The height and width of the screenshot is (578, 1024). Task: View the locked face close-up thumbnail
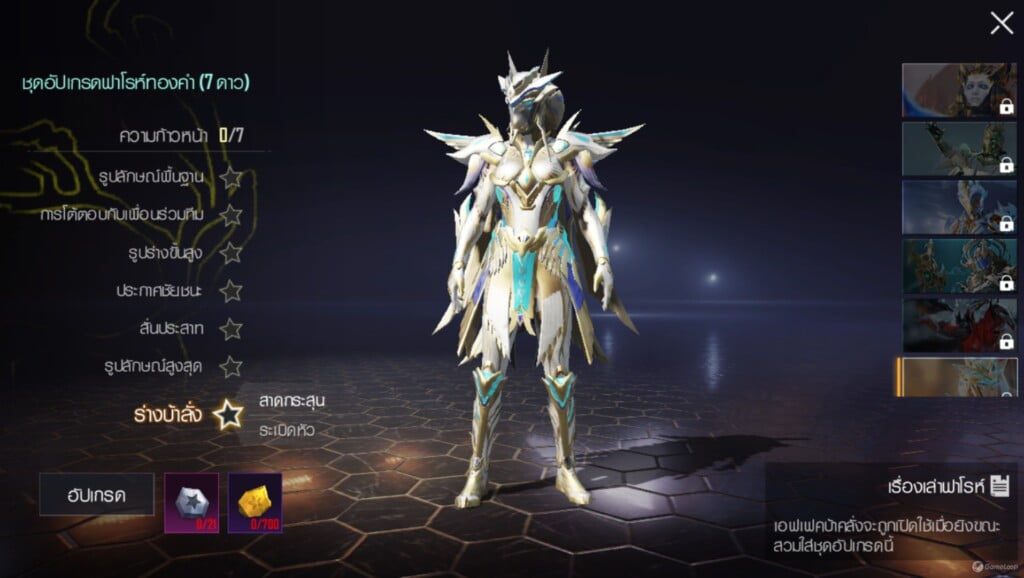[x=959, y=90]
